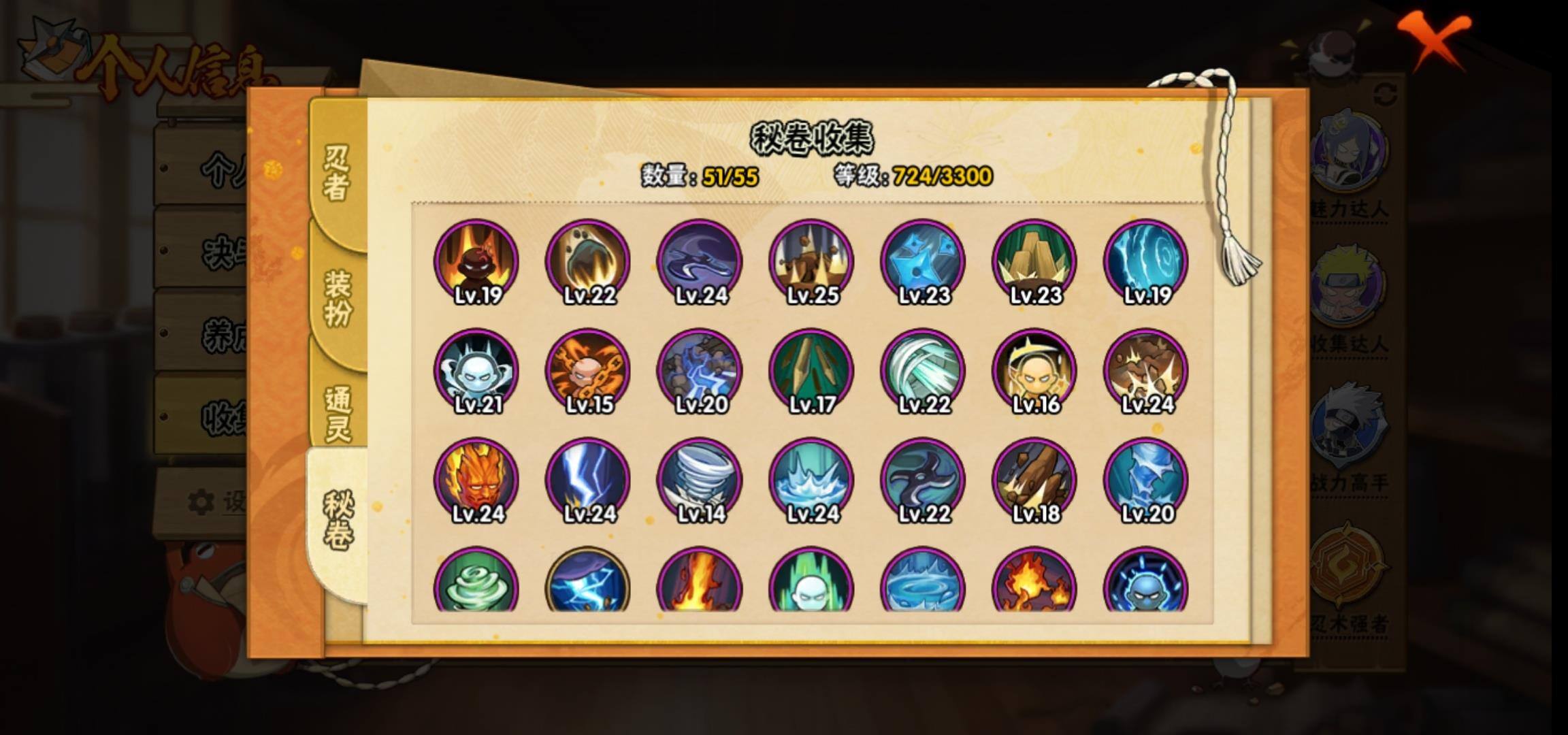Pick the dark shuriken Lv.22 scroll
The width and height of the screenshot is (1568, 735).
pos(923,480)
